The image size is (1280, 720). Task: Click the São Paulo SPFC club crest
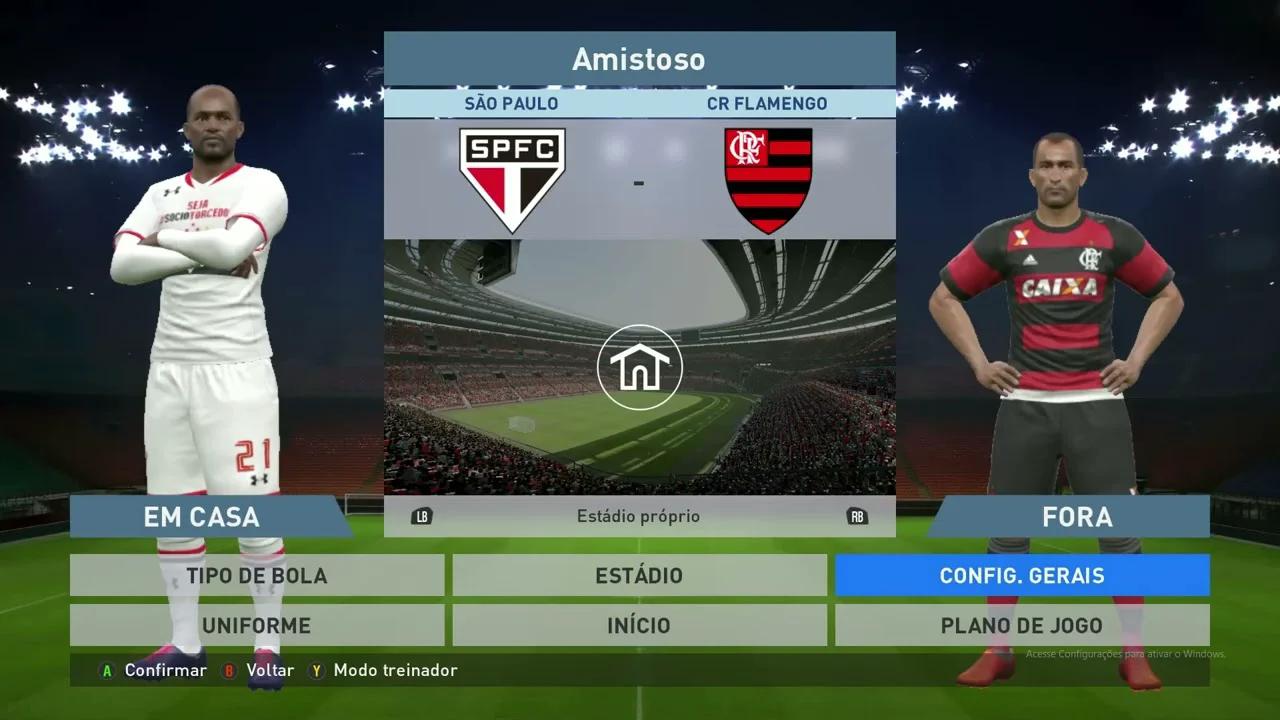click(x=511, y=176)
